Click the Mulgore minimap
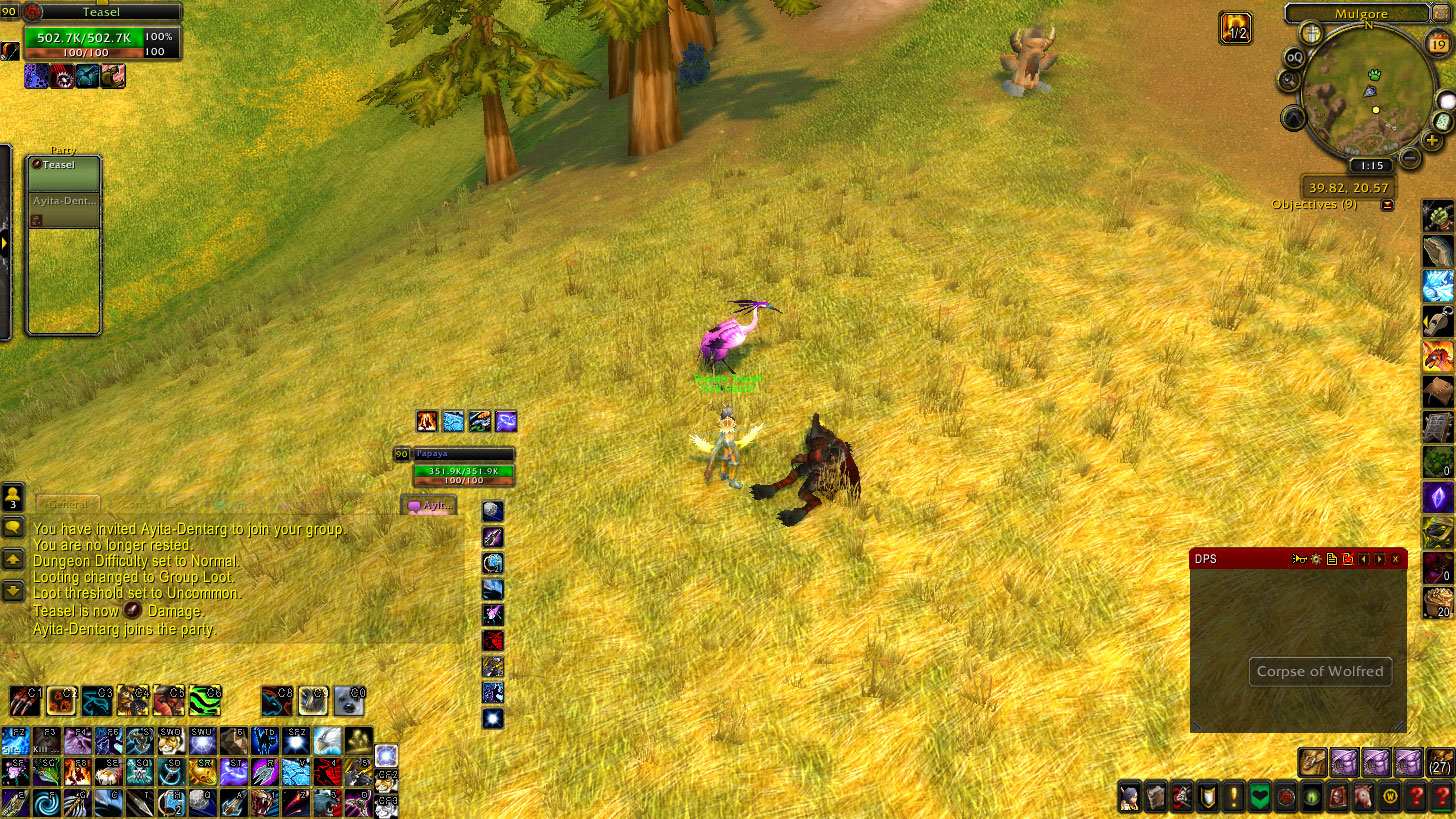 point(1367,92)
